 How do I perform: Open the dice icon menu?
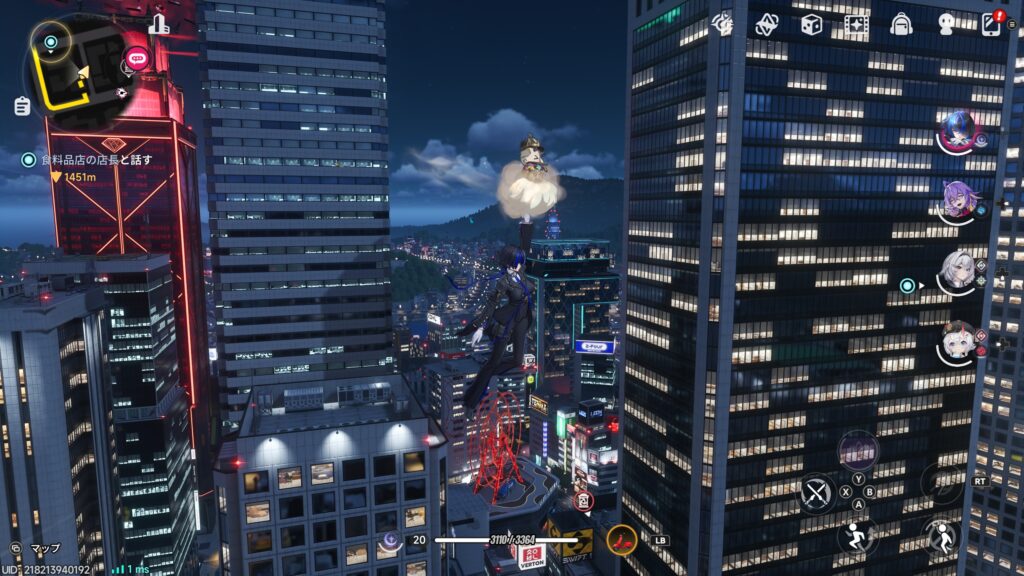[811, 24]
